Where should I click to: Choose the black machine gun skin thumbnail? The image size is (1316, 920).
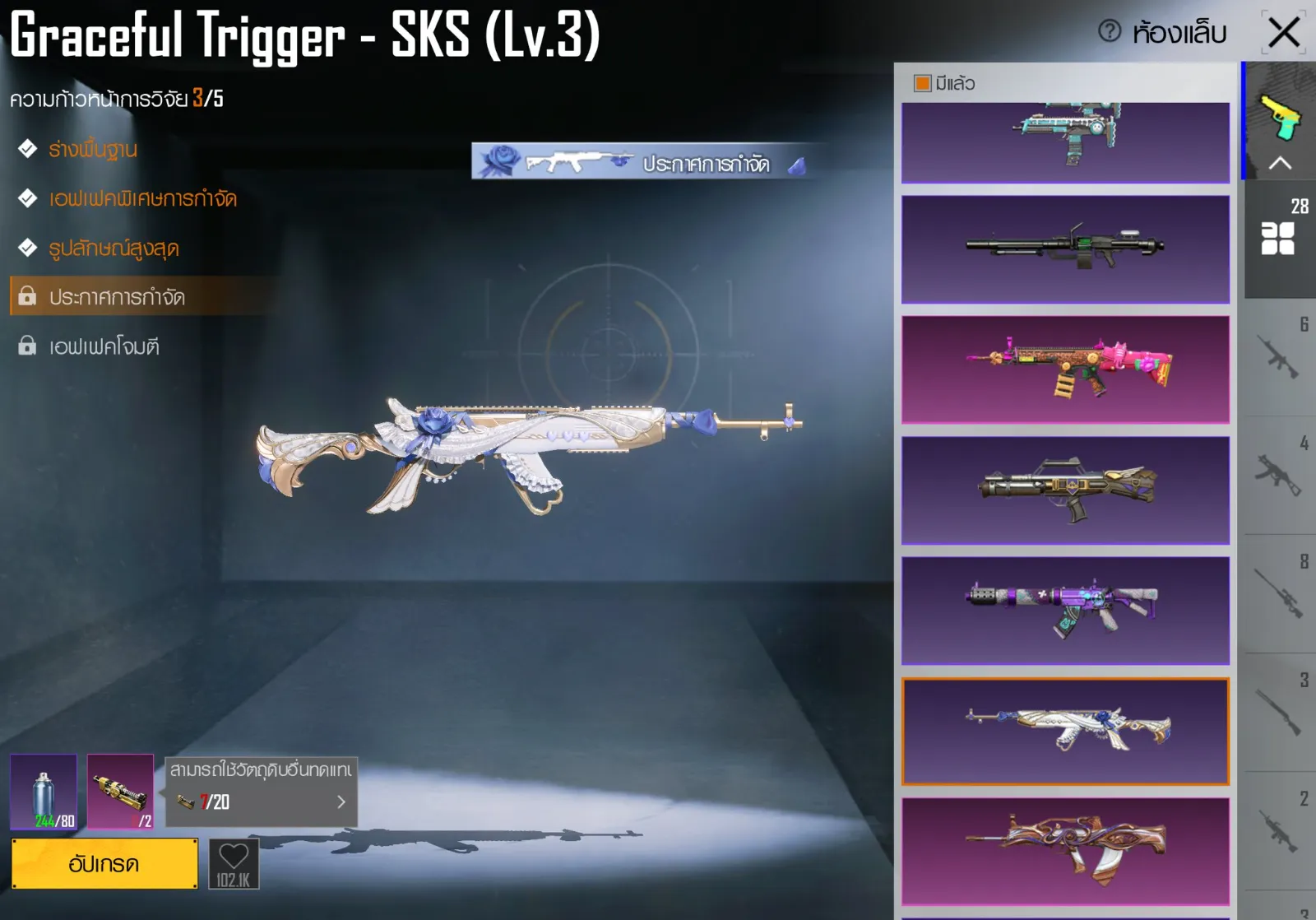click(x=1065, y=249)
